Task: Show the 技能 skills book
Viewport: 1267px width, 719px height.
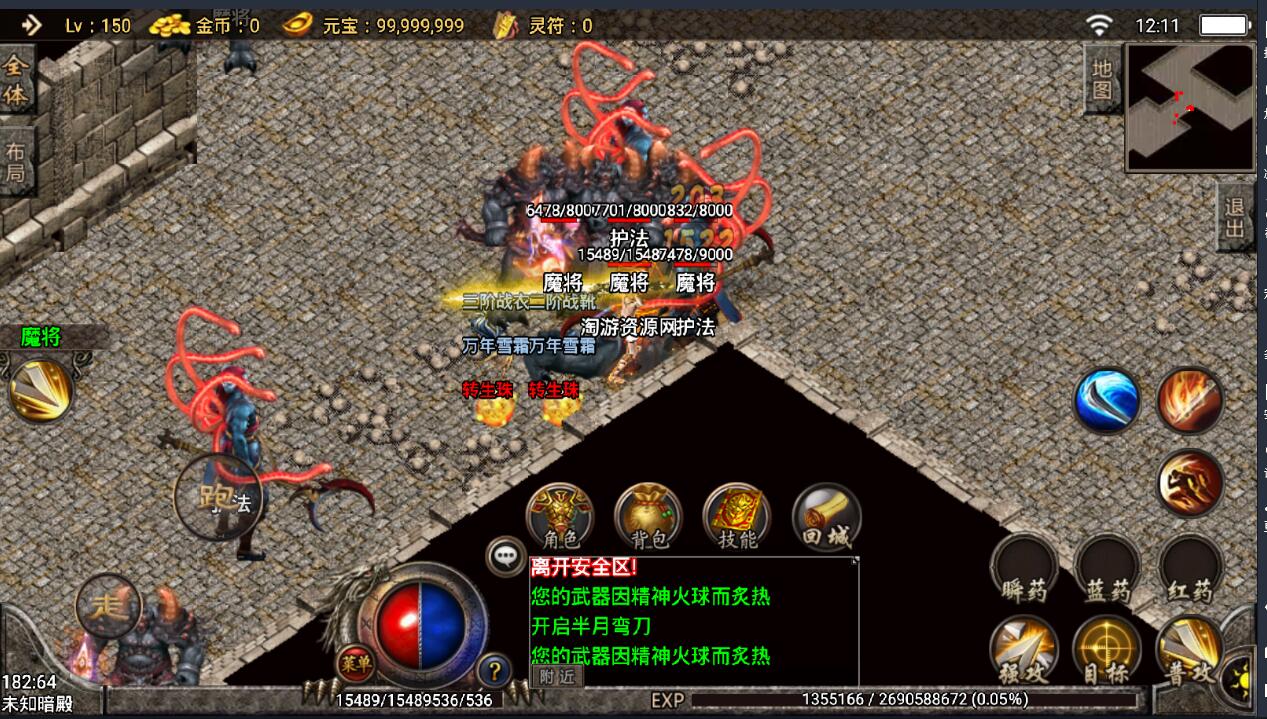Action: pyautogui.click(x=737, y=516)
